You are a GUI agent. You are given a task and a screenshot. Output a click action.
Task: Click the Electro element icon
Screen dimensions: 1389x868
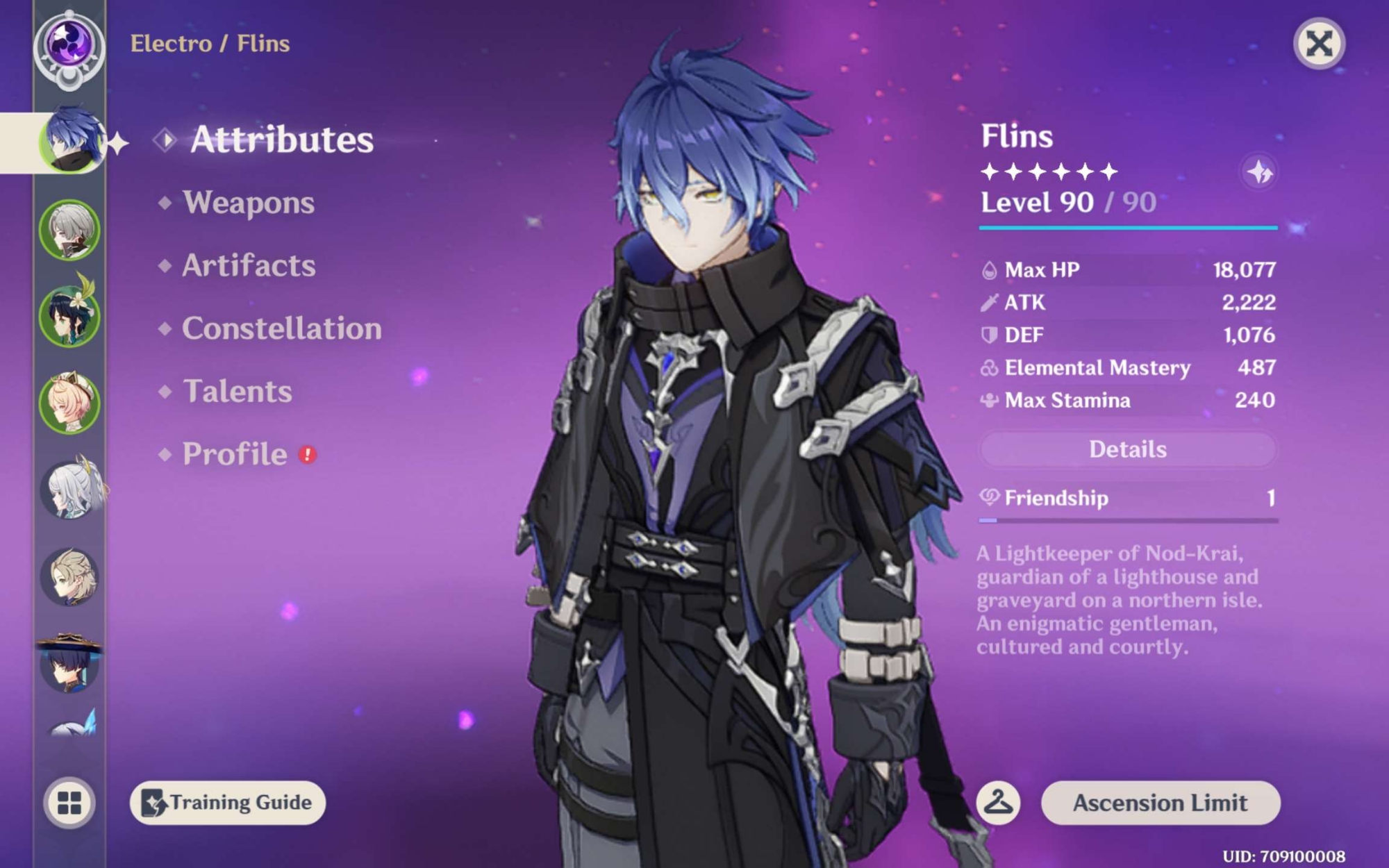click(69, 44)
